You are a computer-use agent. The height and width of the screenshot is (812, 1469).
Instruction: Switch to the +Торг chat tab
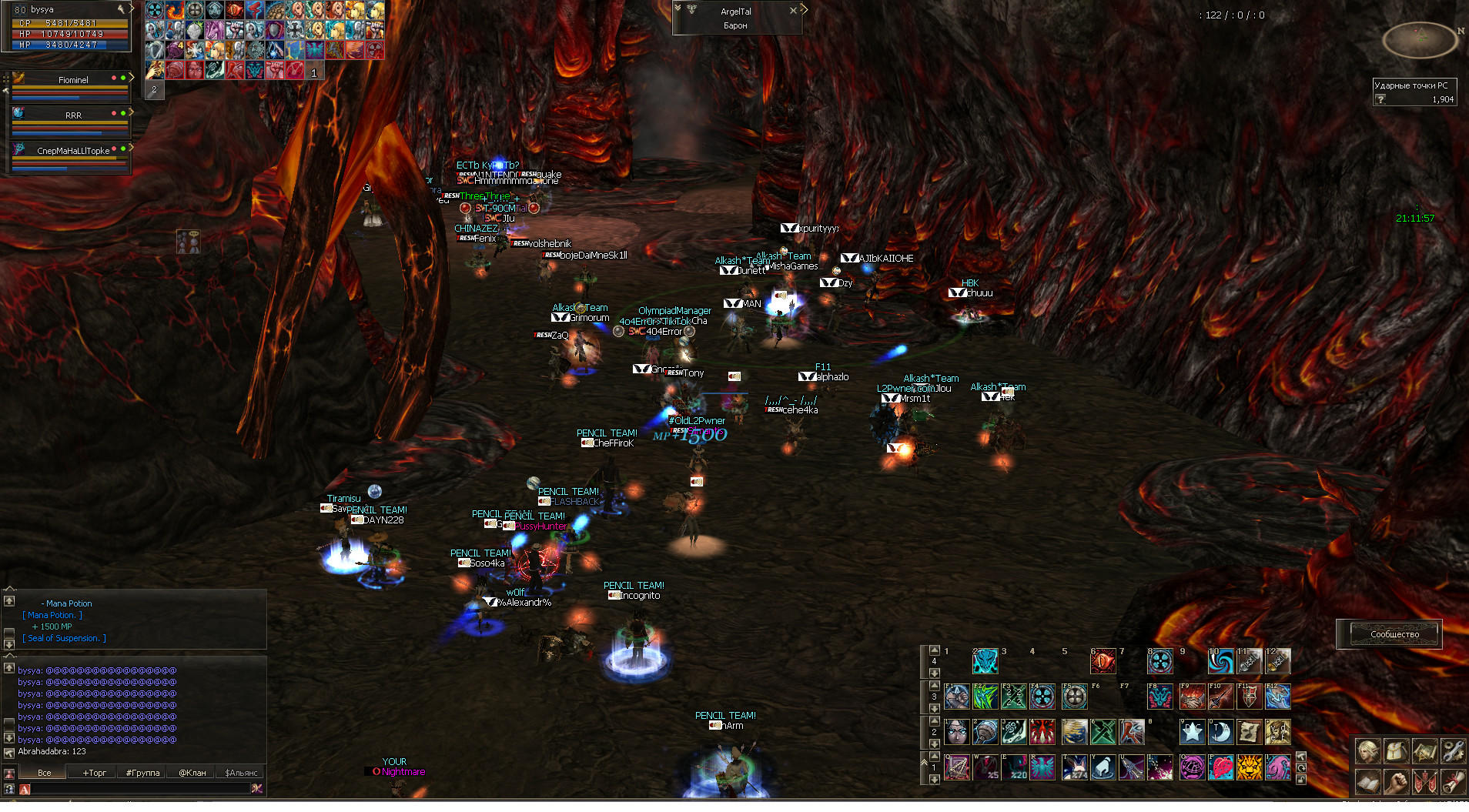pyautogui.click(x=95, y=773)
